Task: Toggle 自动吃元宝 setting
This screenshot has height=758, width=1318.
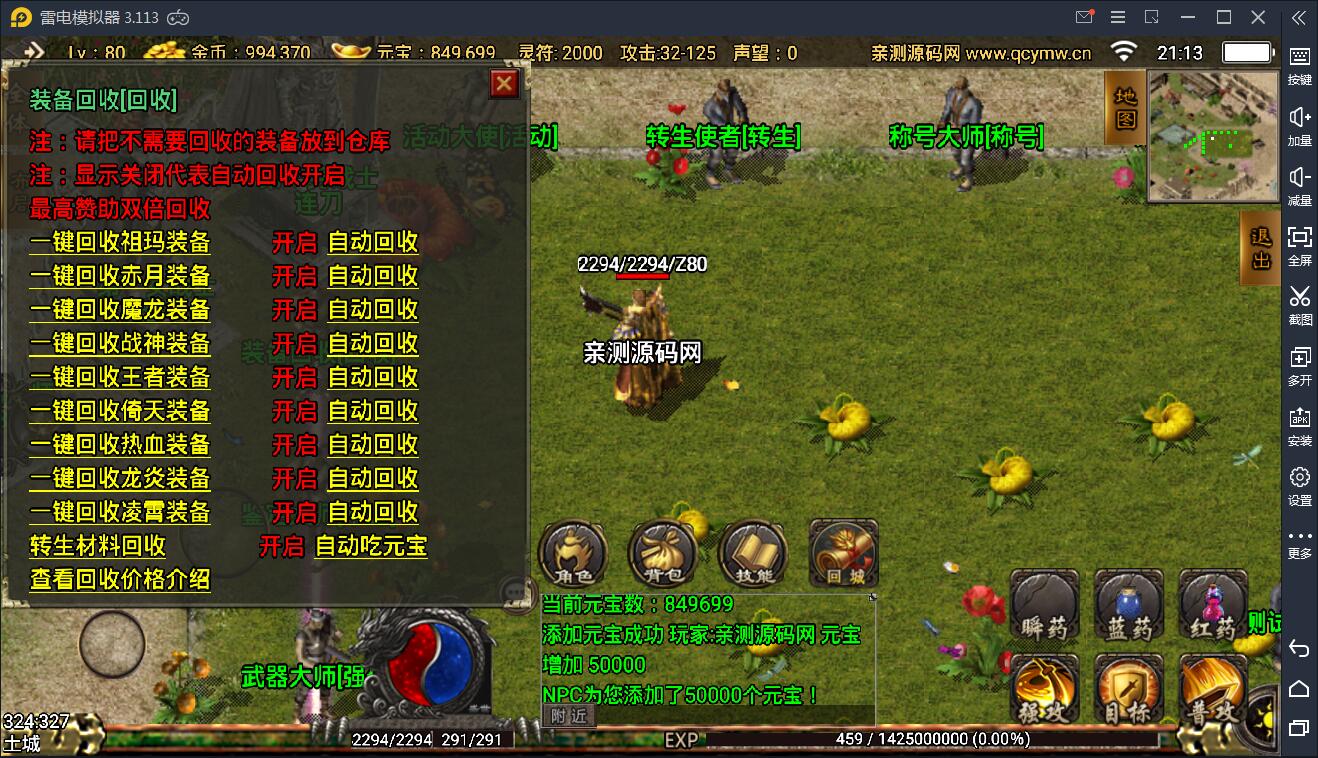Action: (371, 546)
